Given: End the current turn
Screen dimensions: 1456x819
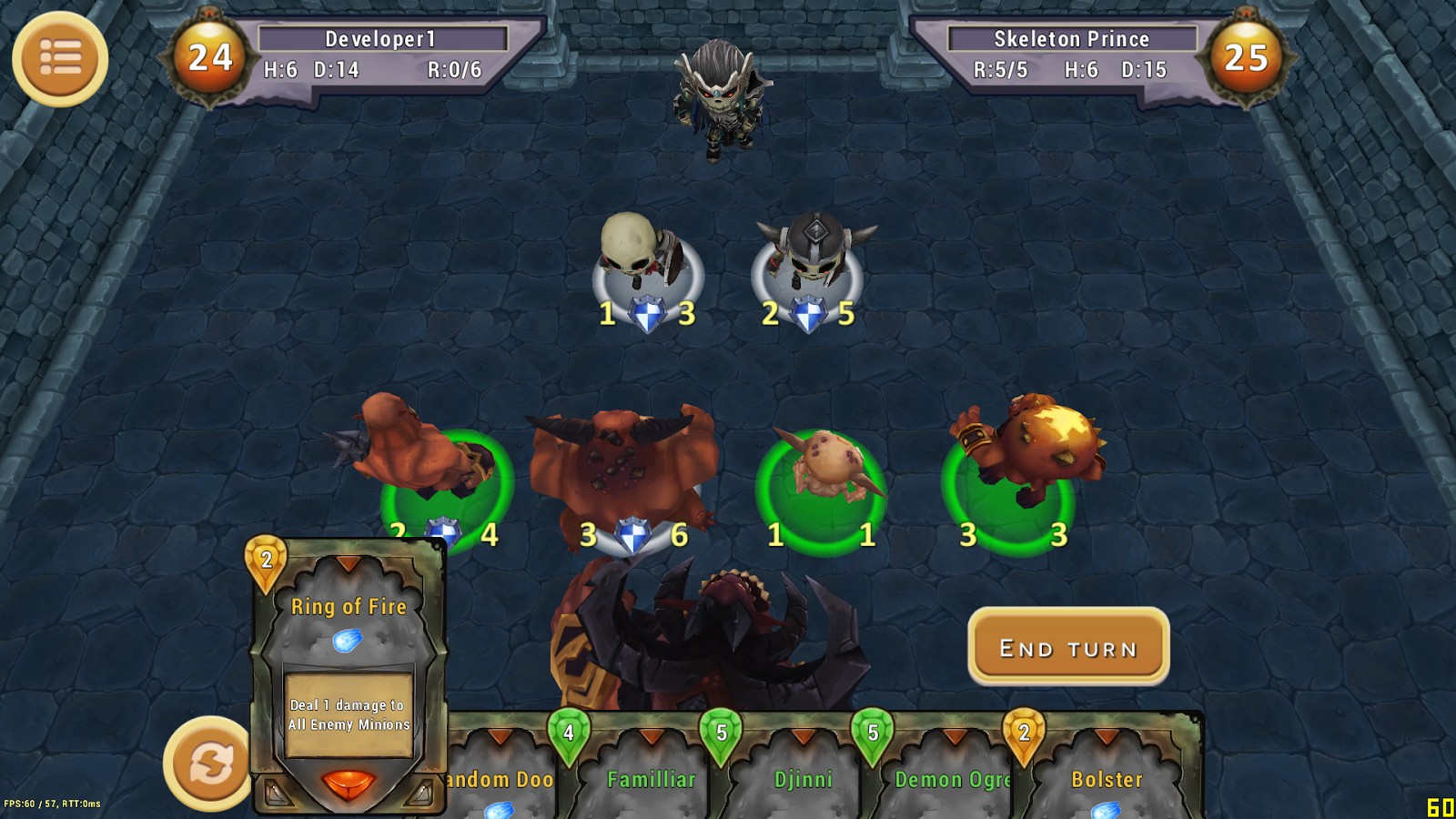Looking at the screenshot, I should point(1068,647).
